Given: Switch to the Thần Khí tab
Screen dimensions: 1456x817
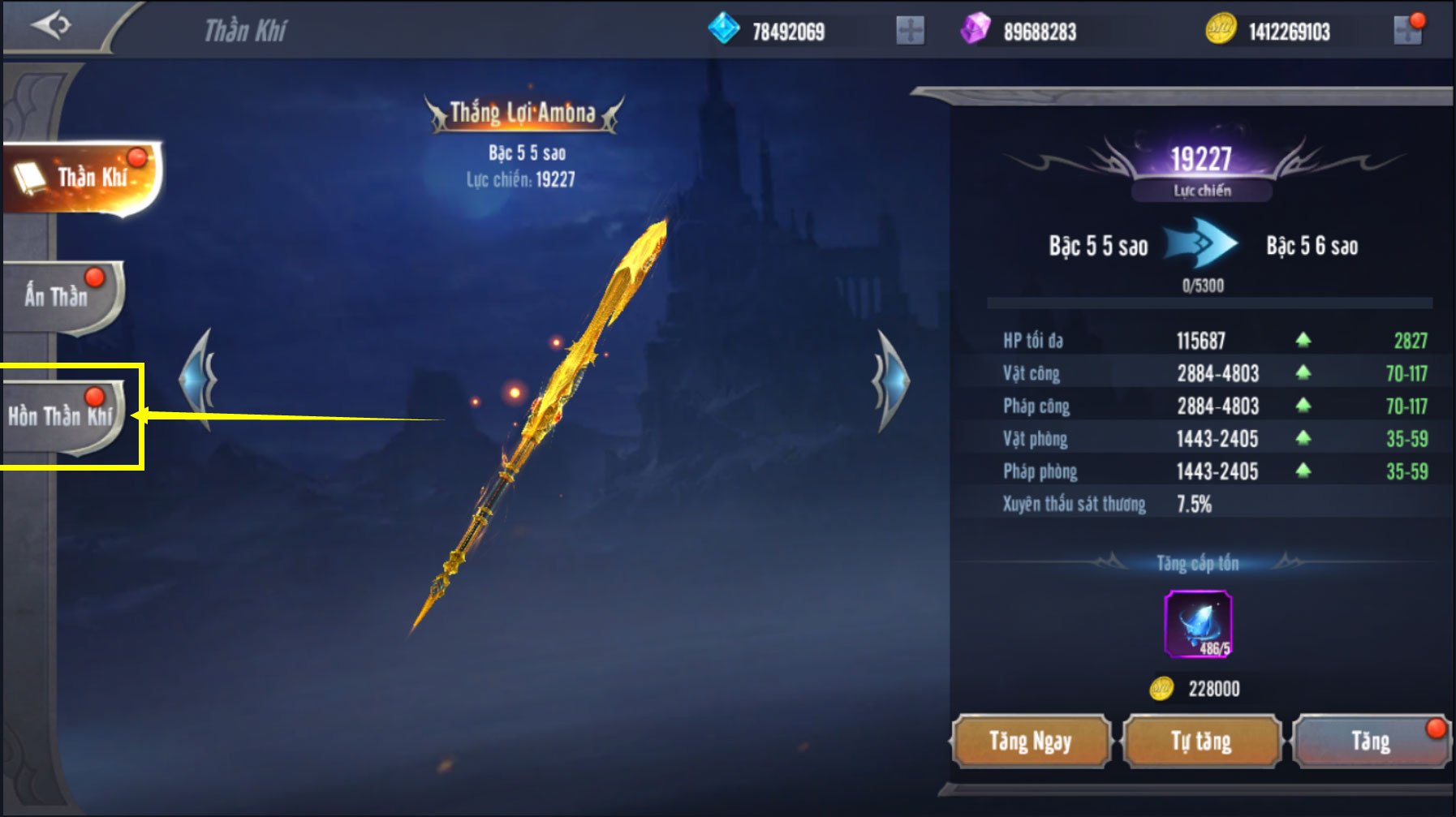Looking at the screenshot, I should point(81,178).
